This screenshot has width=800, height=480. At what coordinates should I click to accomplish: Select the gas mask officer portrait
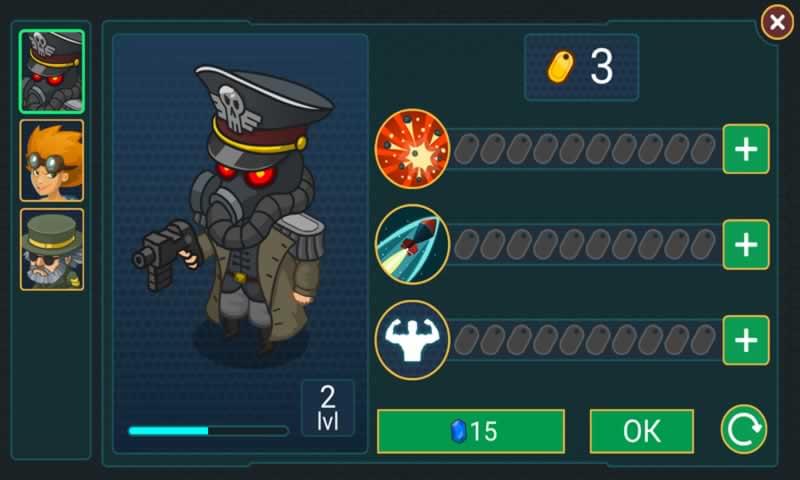(x=52, y=71)
